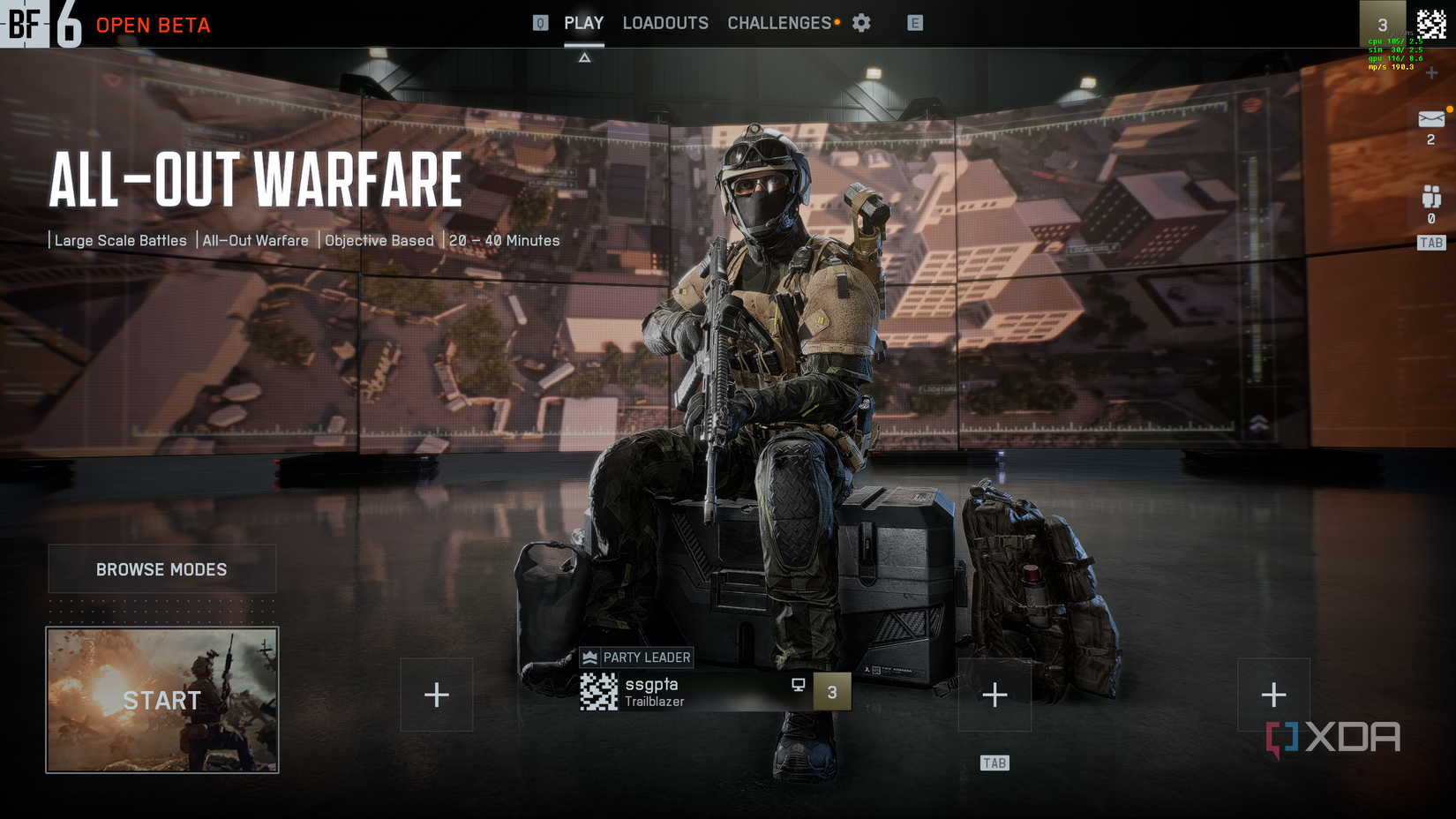
Task: Click the small plus icon below your player emblem
Action: click(1431, 71)
